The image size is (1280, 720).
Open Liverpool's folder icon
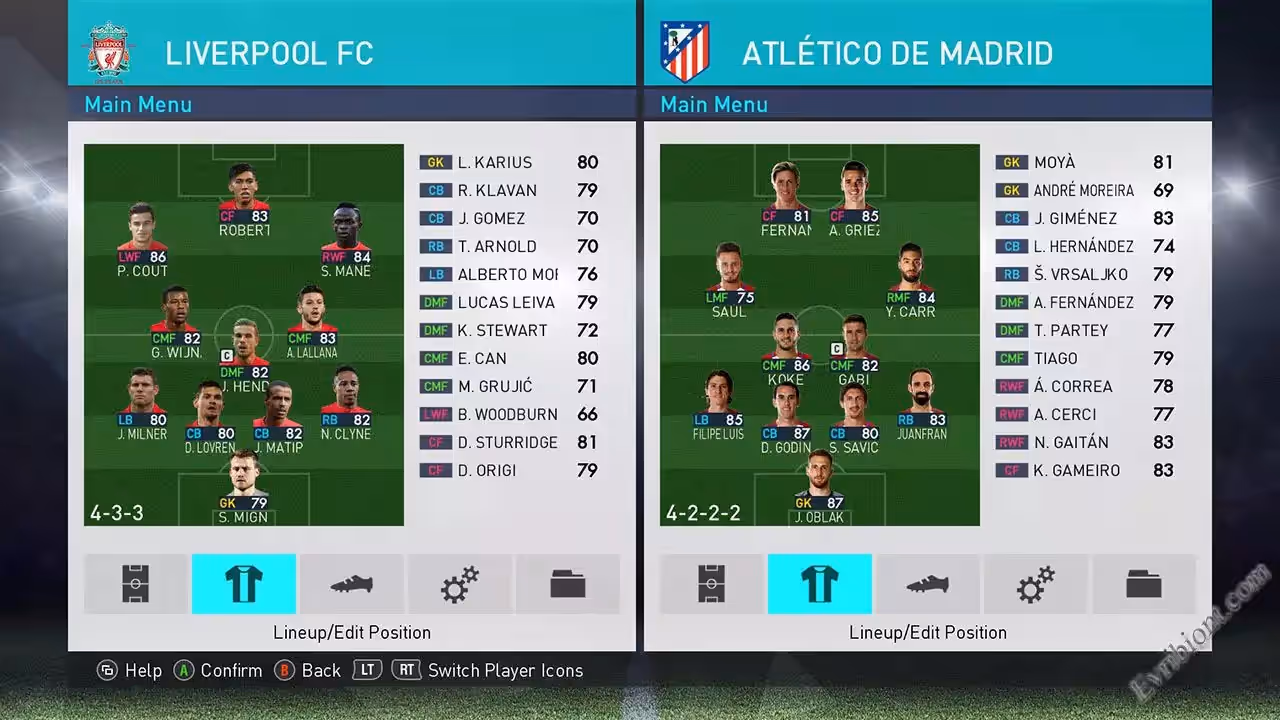click(x=567, y=584)
